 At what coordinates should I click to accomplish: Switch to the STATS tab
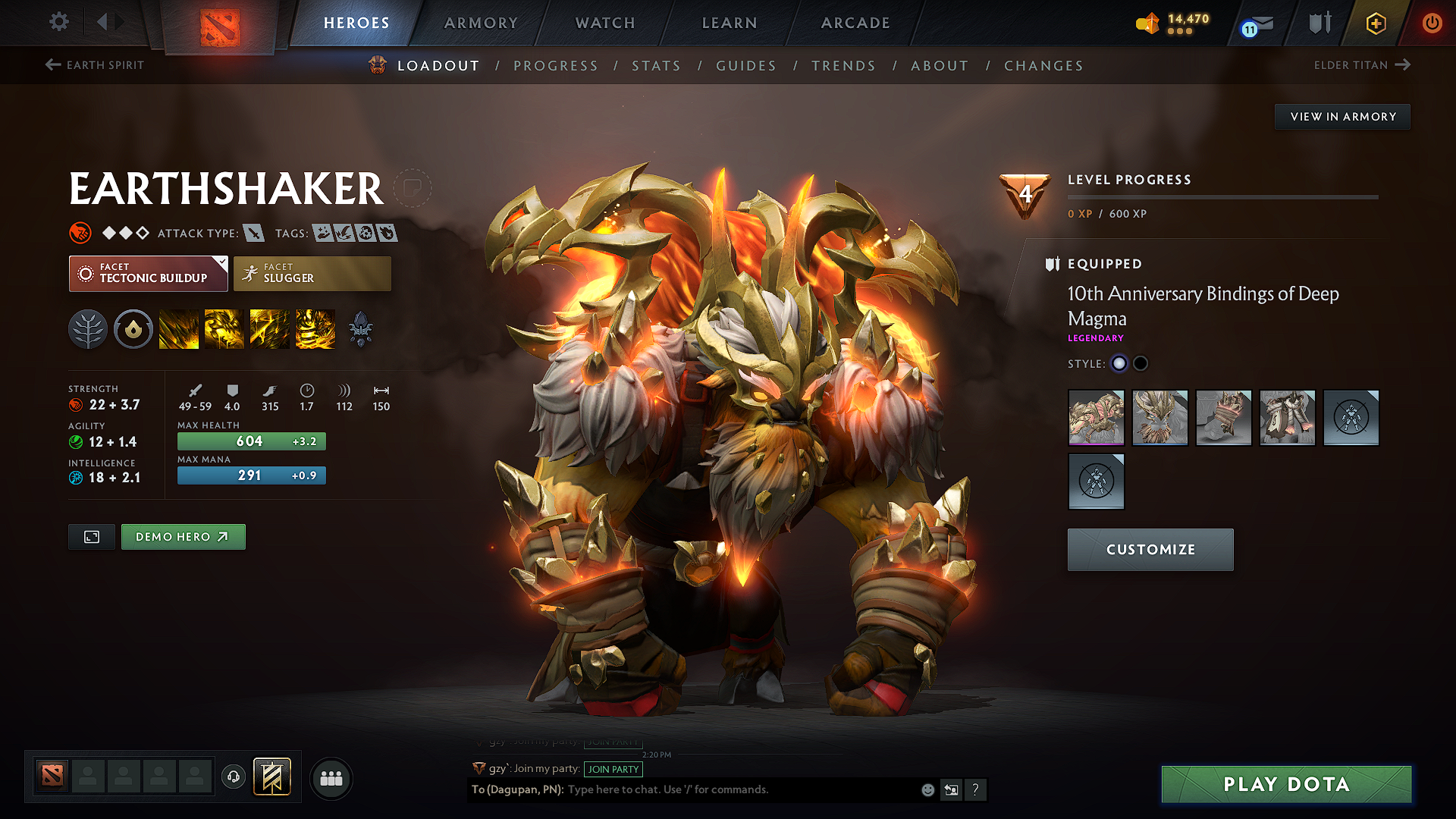point(657,66)
